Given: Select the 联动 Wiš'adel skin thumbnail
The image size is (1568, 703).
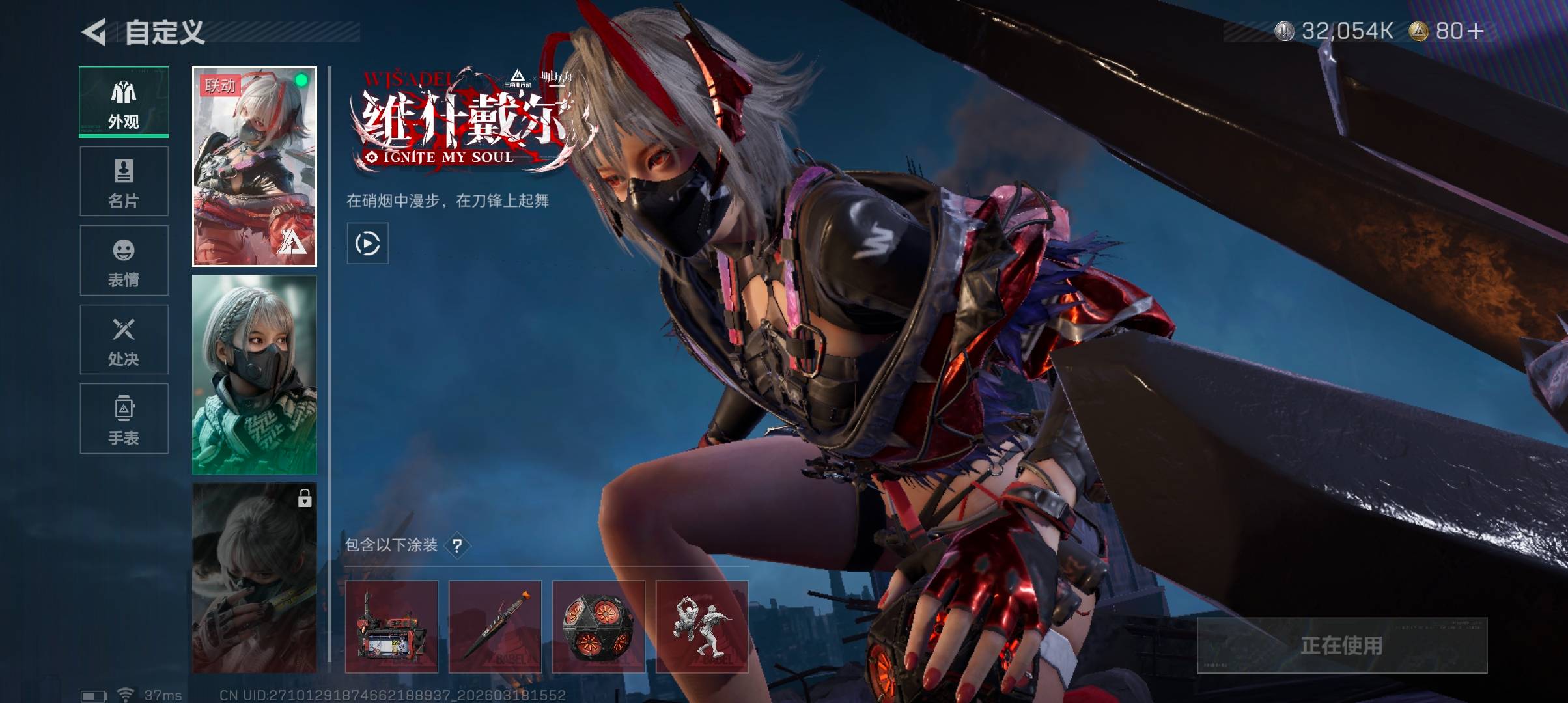Looking at the screenshot, I should (x=255, y=167).
